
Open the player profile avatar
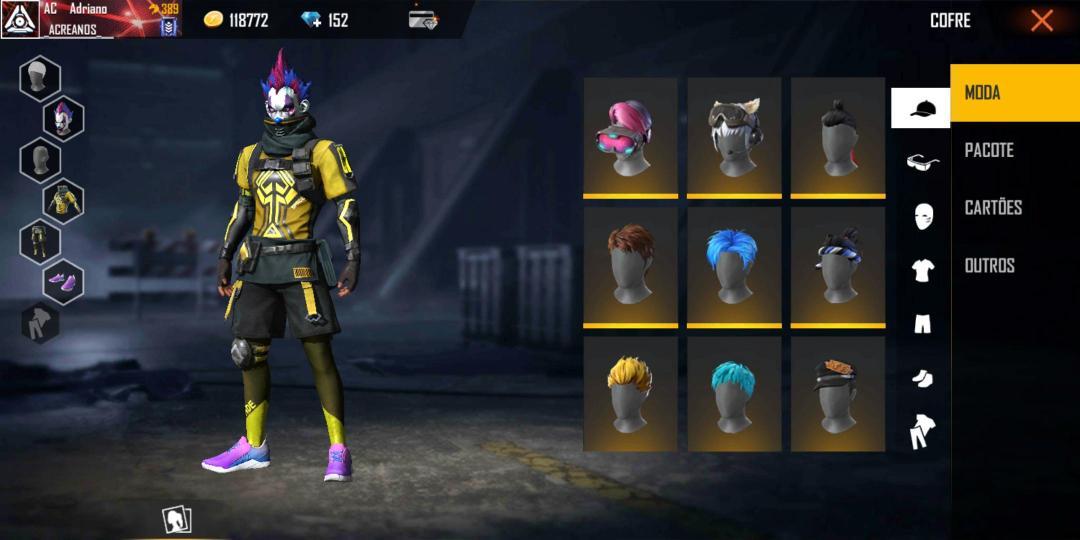(20, 19)
